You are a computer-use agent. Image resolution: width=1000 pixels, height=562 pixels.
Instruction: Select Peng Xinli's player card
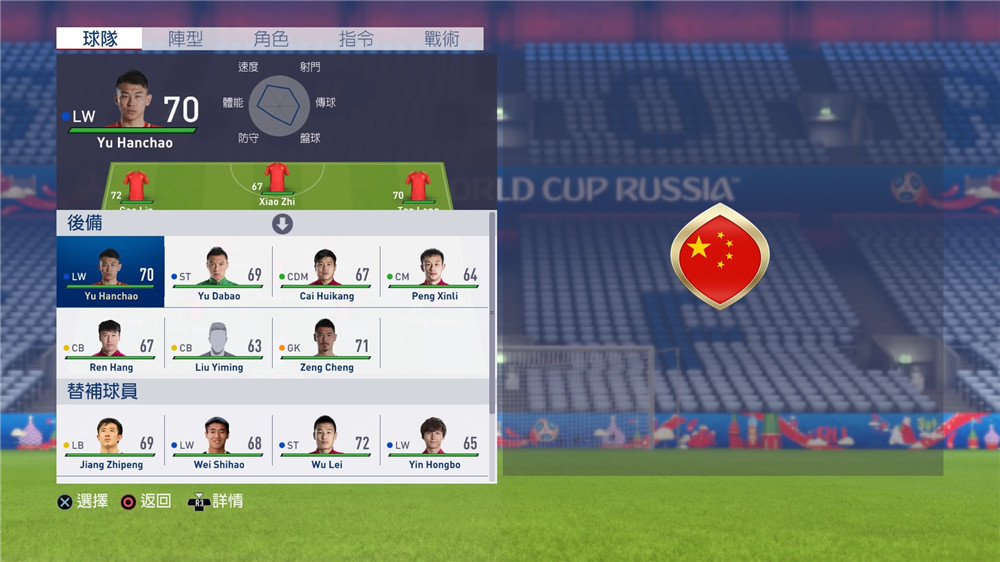tap(434, 272)
